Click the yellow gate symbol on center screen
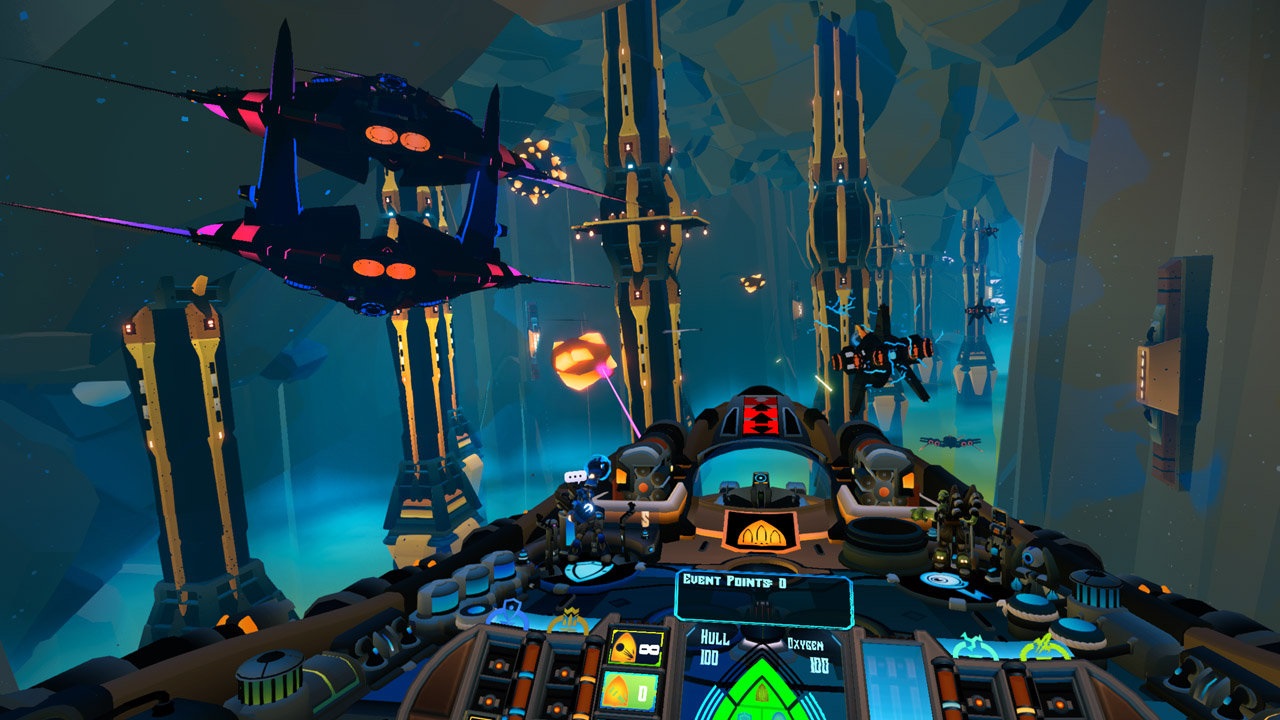1280x720 pixels. point(762,534)
